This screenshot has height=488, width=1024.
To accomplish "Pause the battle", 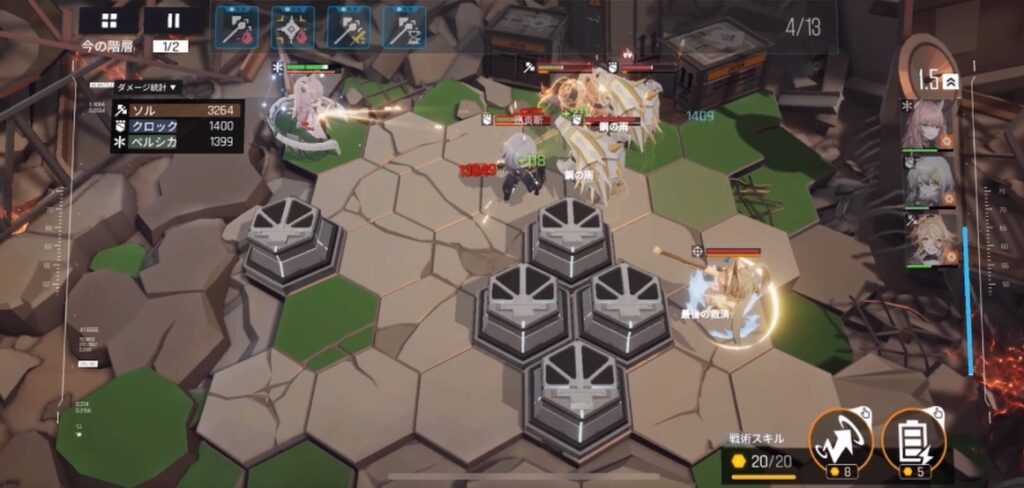I will [x=174, y=20].
